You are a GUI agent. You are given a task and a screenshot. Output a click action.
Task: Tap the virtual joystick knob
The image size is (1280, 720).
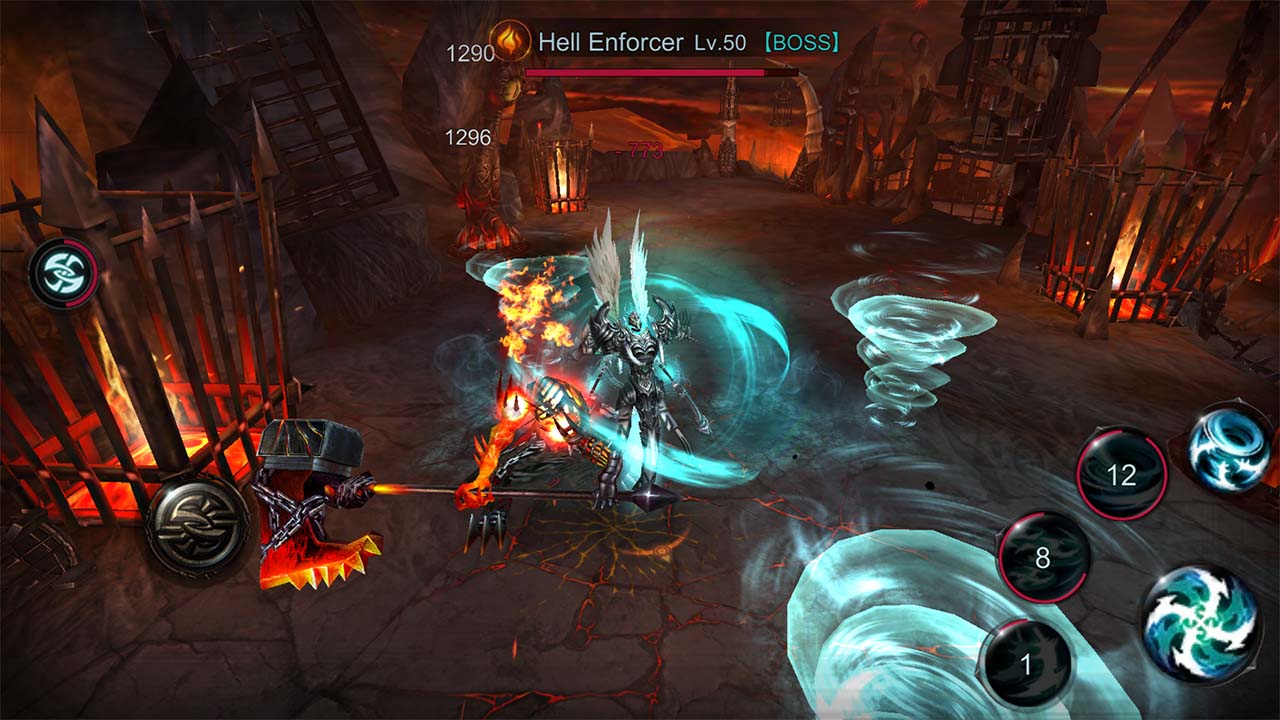(196, 524)
